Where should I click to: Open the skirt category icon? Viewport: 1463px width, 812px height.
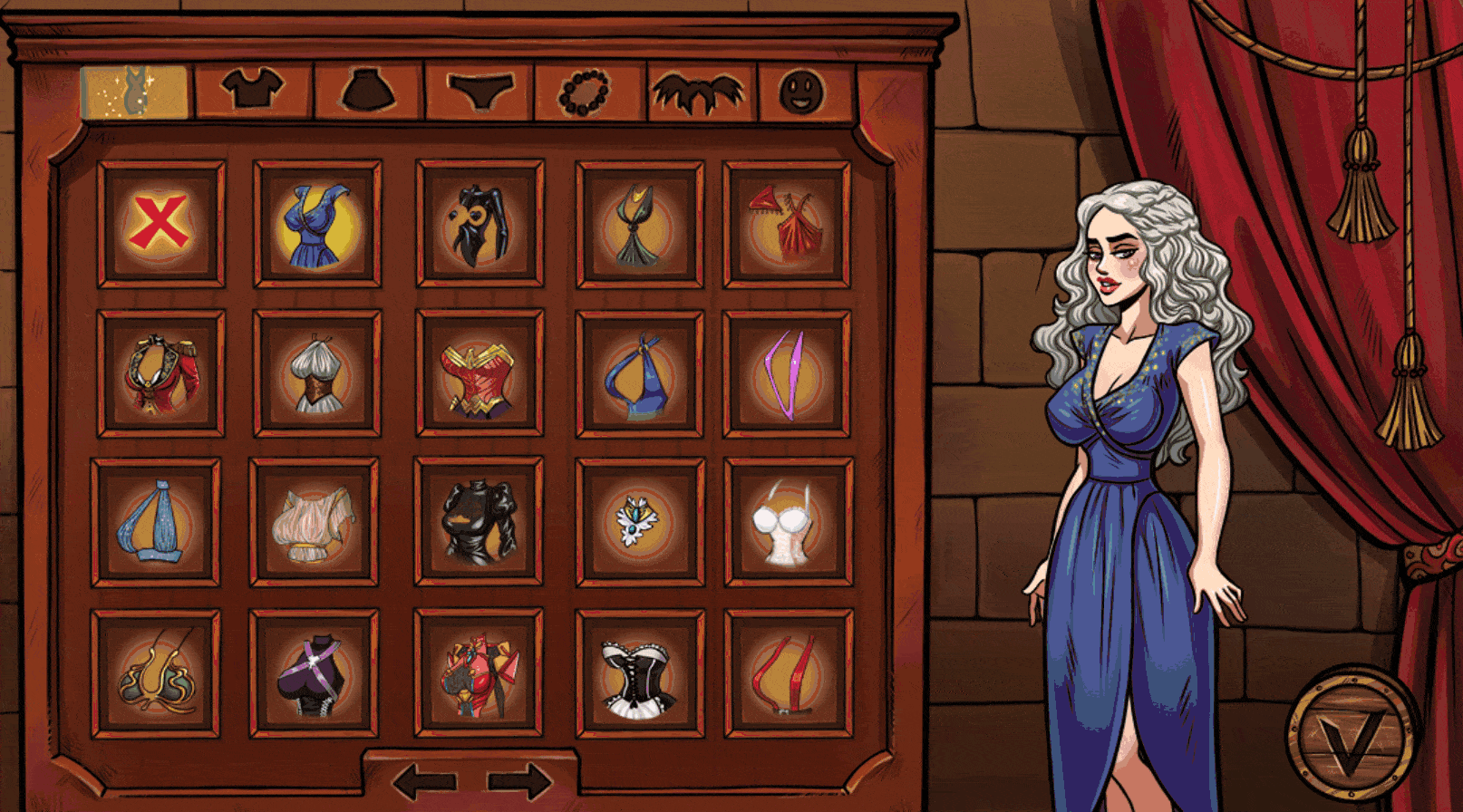[x=365, y=91]
